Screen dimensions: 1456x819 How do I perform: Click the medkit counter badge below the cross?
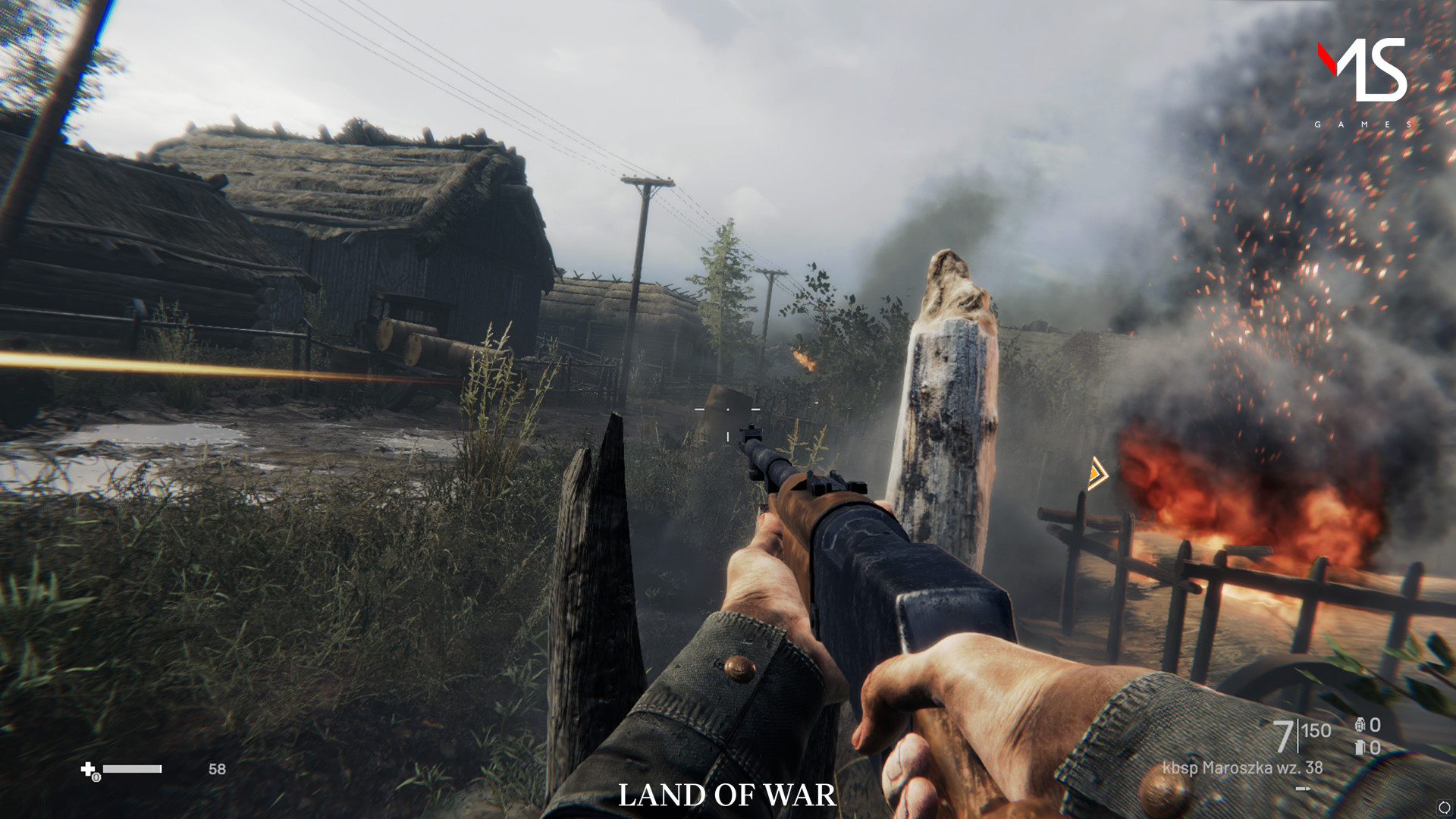[96, 779]
